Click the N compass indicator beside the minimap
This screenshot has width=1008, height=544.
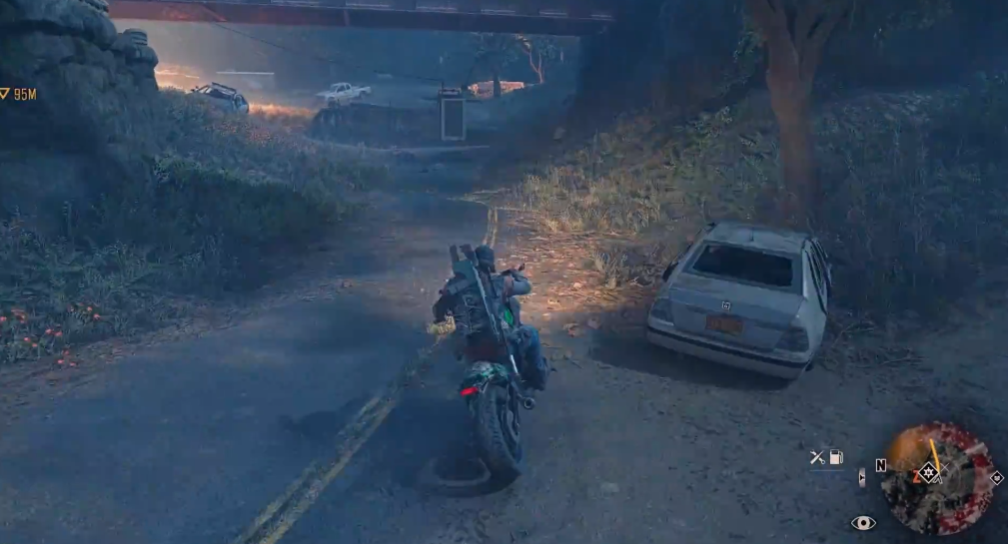click(881, 465)
